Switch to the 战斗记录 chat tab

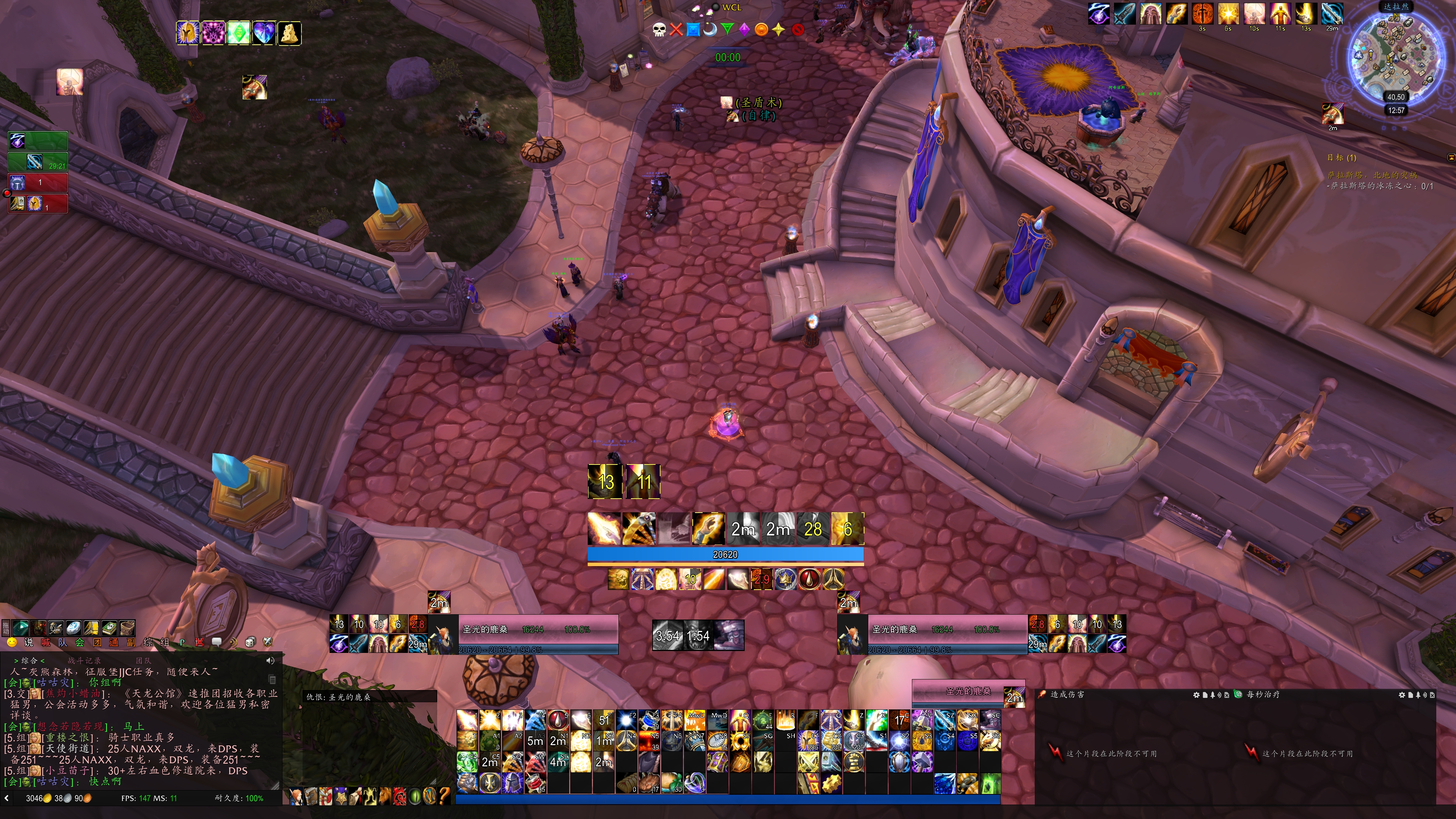[84, 660]
